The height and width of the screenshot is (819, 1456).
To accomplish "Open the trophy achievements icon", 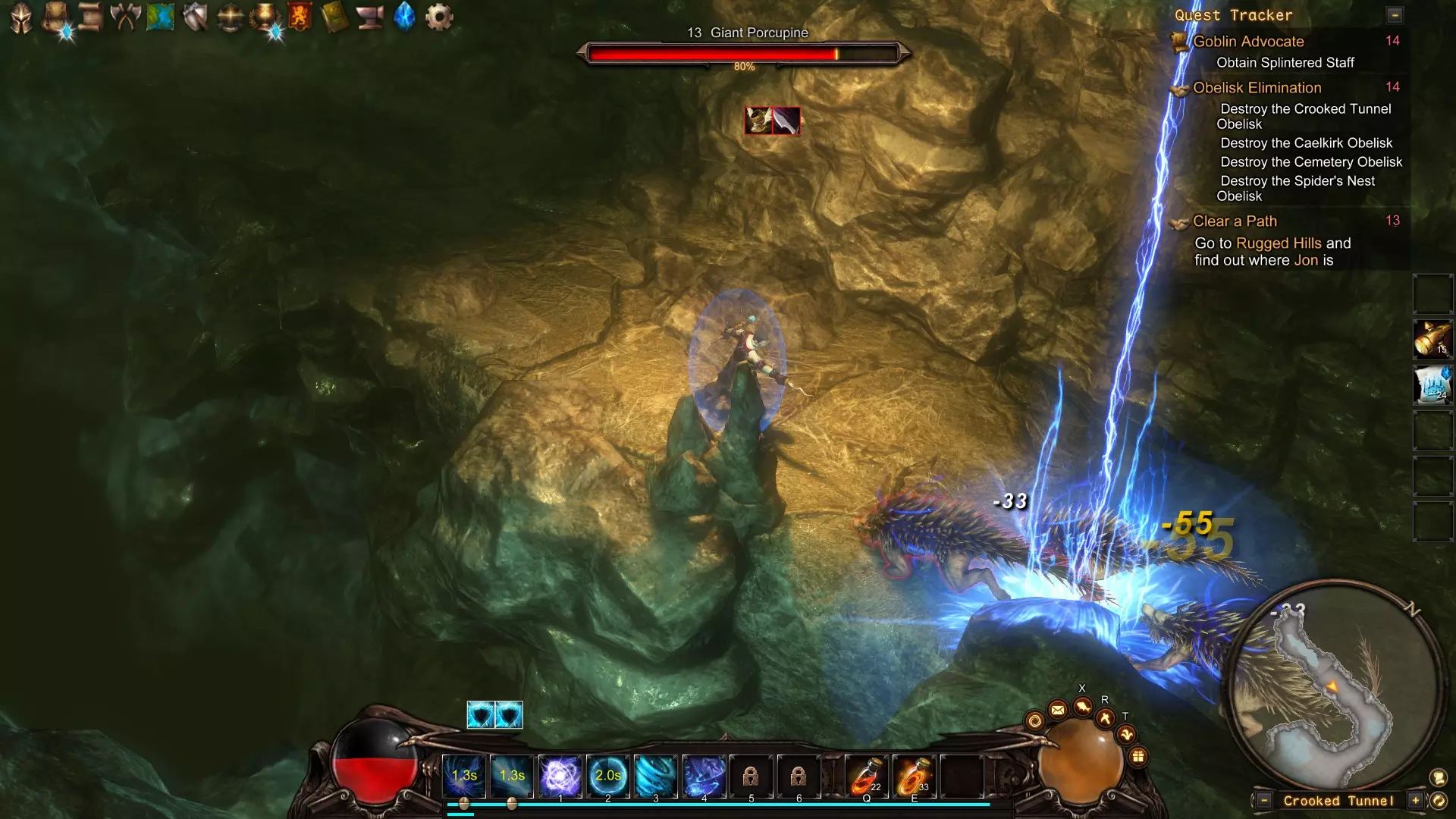I will (265, 17).
